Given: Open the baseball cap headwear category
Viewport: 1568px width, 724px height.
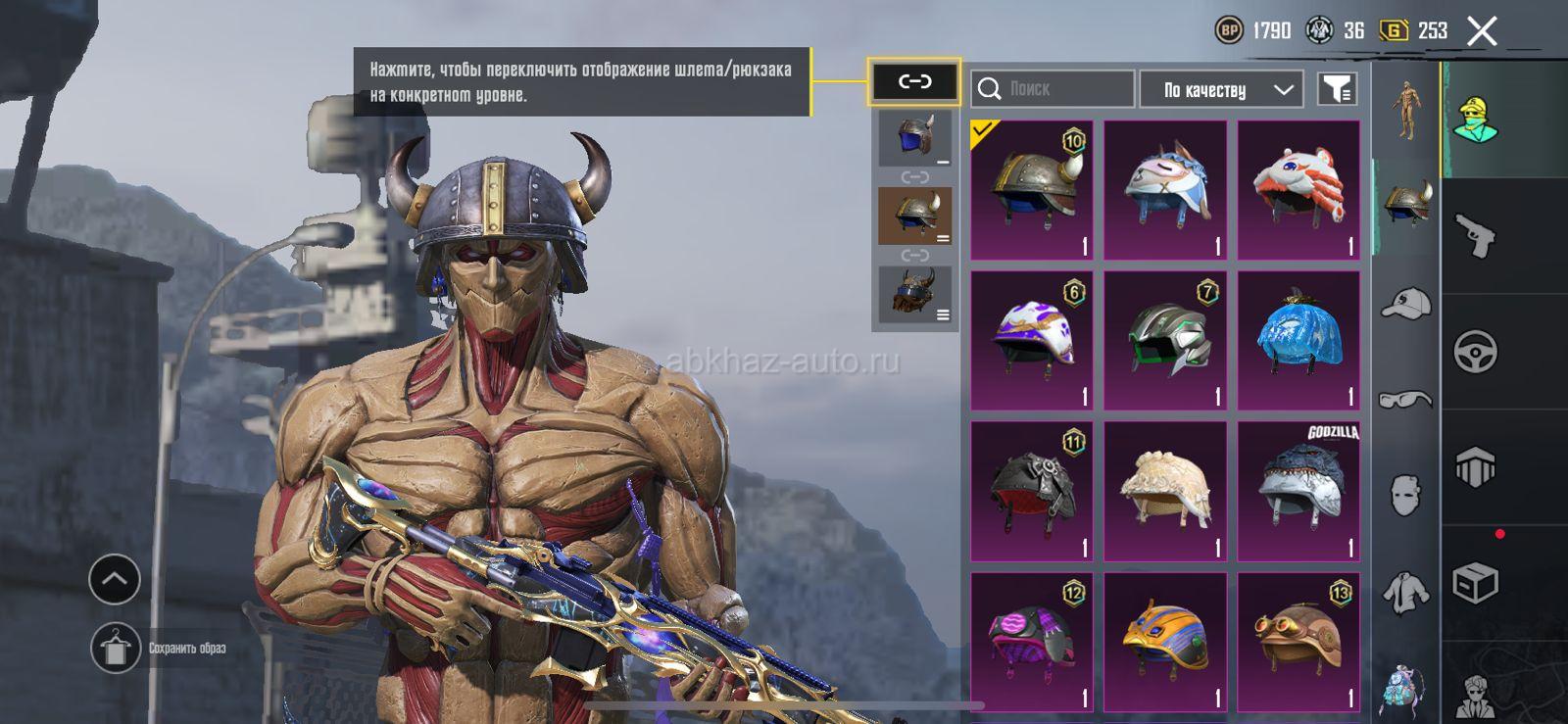Looking at the screenshot, I should coord(1406,305).
